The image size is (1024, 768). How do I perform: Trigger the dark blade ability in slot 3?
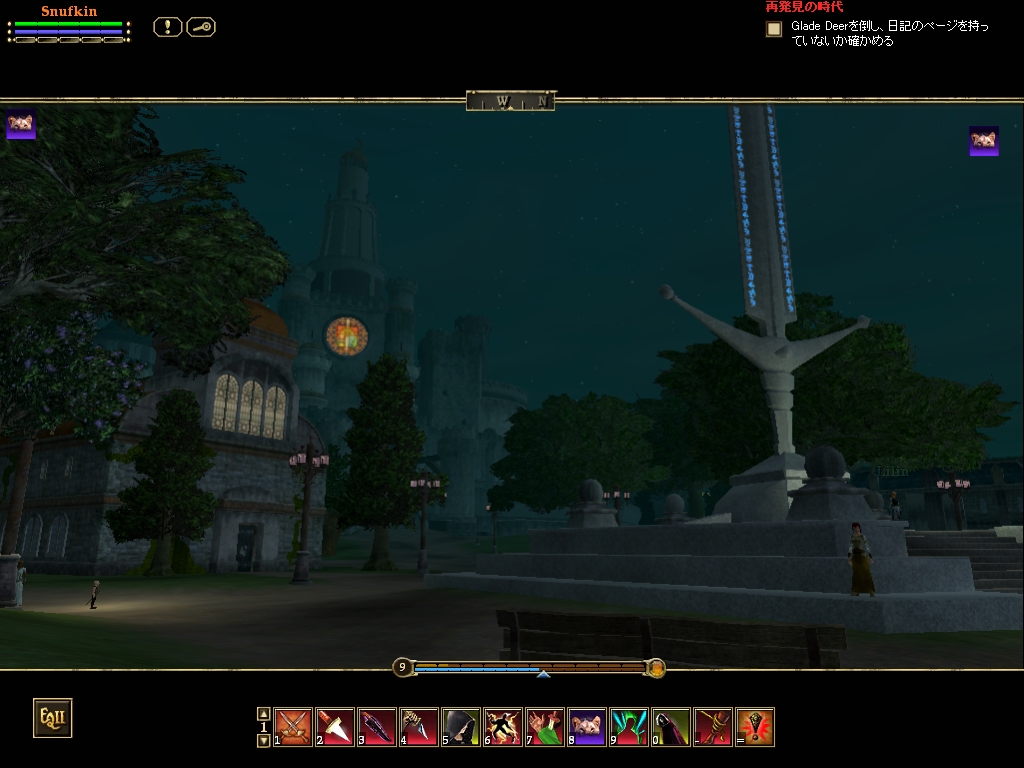tap(378, 727)
